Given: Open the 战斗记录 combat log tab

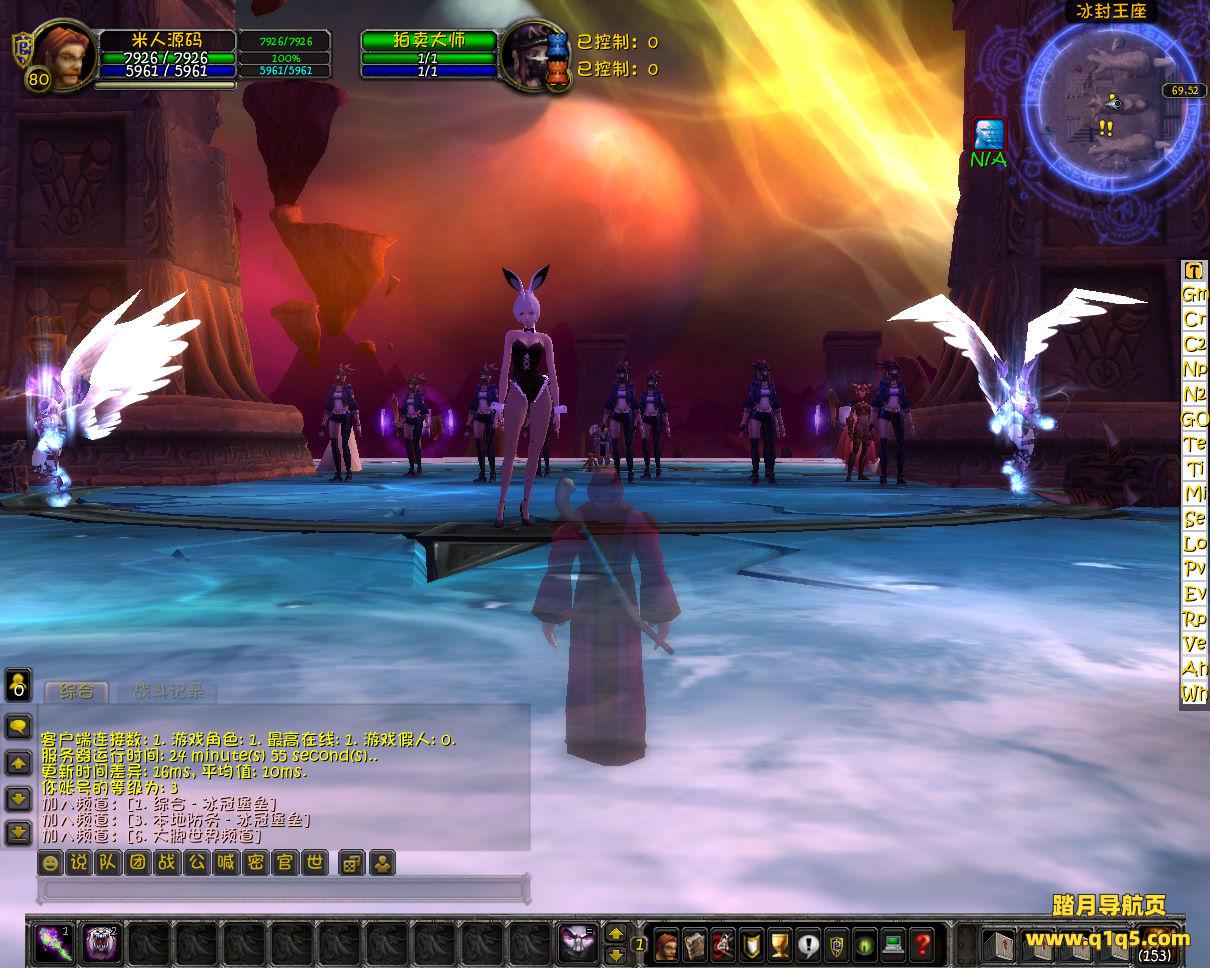Looking at the screenshot, I should pyautogui.click(x=167, y=691).
